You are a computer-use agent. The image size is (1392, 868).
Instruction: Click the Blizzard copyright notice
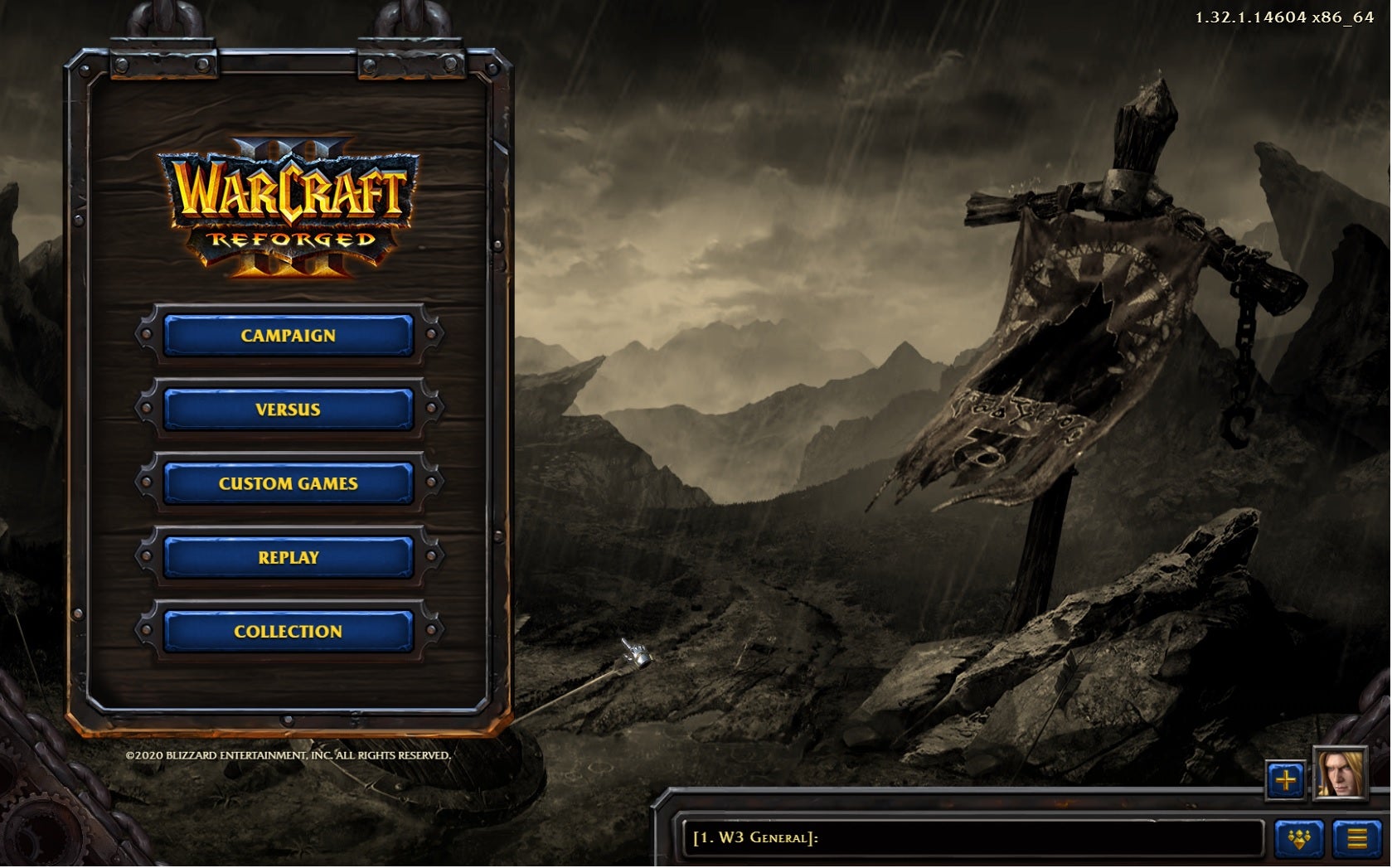(x=288, y=756)
